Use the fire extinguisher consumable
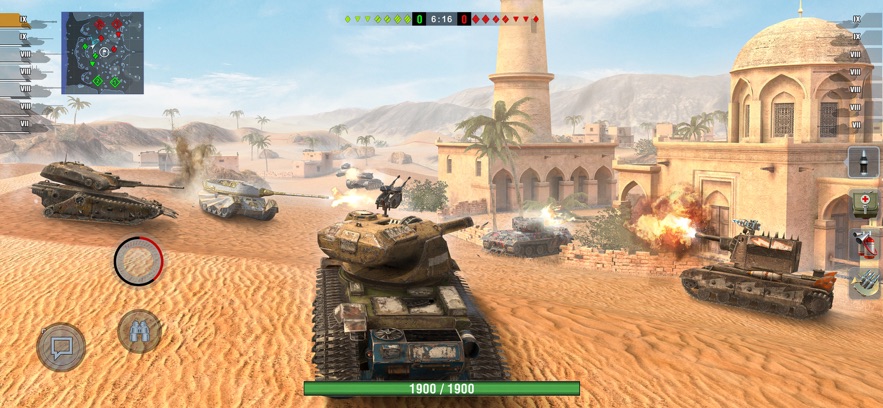The image size is (883, 408). 863,243
